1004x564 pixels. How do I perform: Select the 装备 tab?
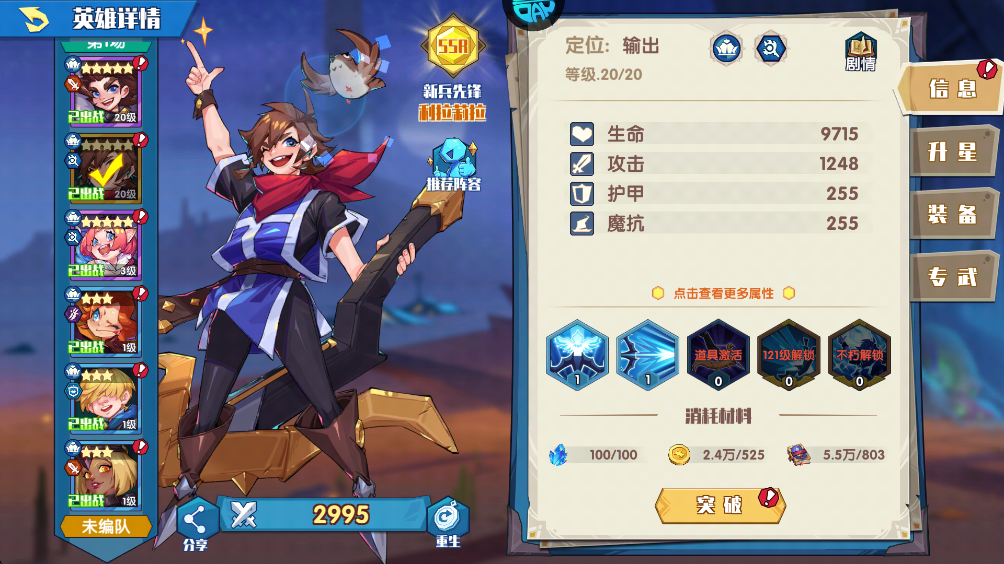click(x=951, y=214)
